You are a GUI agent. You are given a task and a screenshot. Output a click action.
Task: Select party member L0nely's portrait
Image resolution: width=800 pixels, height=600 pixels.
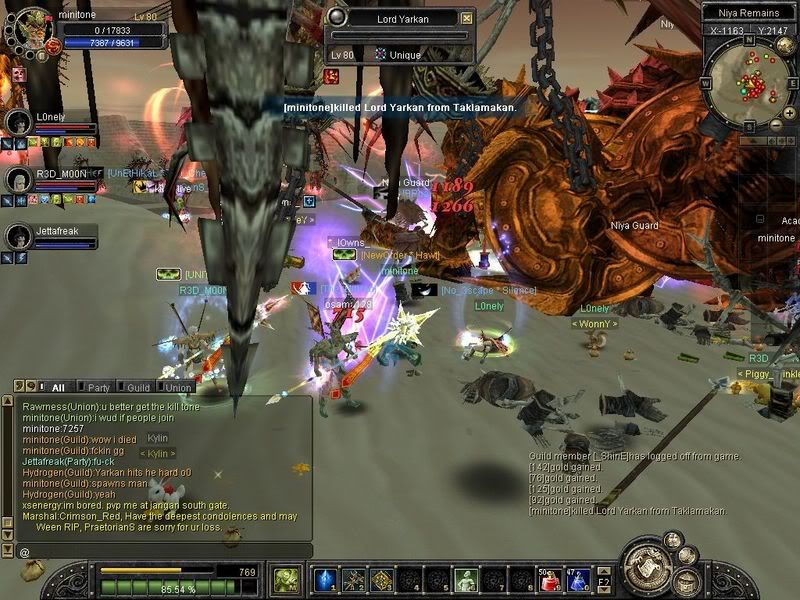(x=17, y=122)
